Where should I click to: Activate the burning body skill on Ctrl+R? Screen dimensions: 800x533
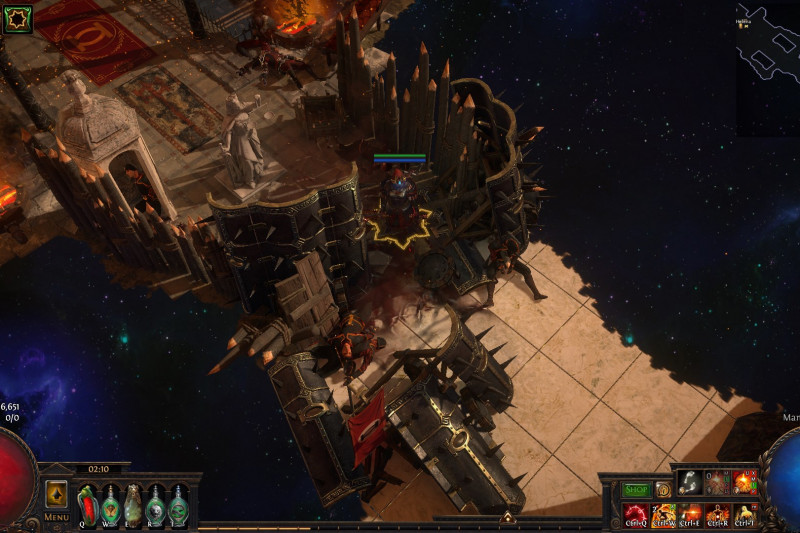(718, 514)
